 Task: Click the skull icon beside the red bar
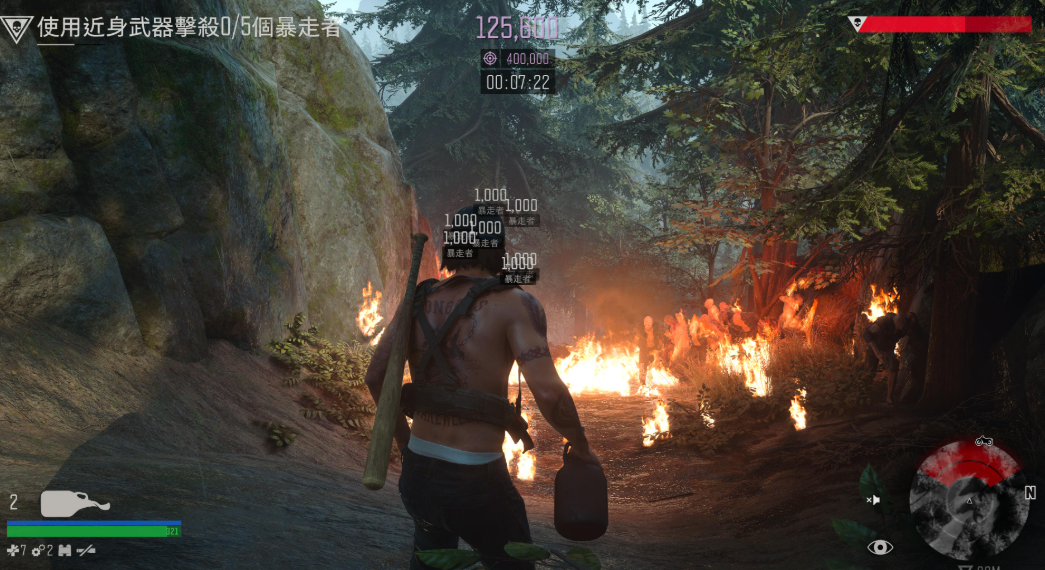856,24
